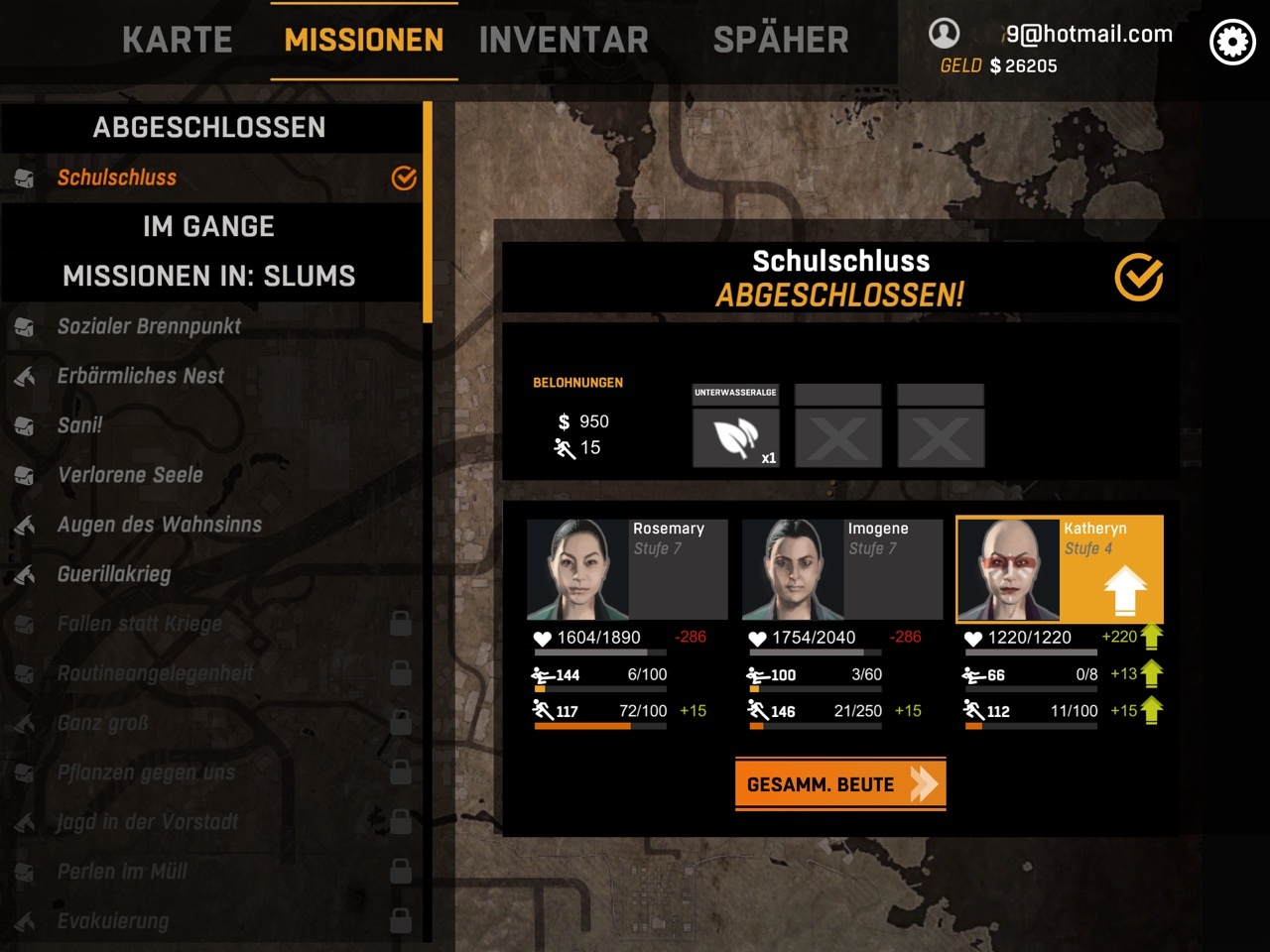Select the completed Schulschluss mission
Screen dimensions: 1270x952
pos(117,178)
